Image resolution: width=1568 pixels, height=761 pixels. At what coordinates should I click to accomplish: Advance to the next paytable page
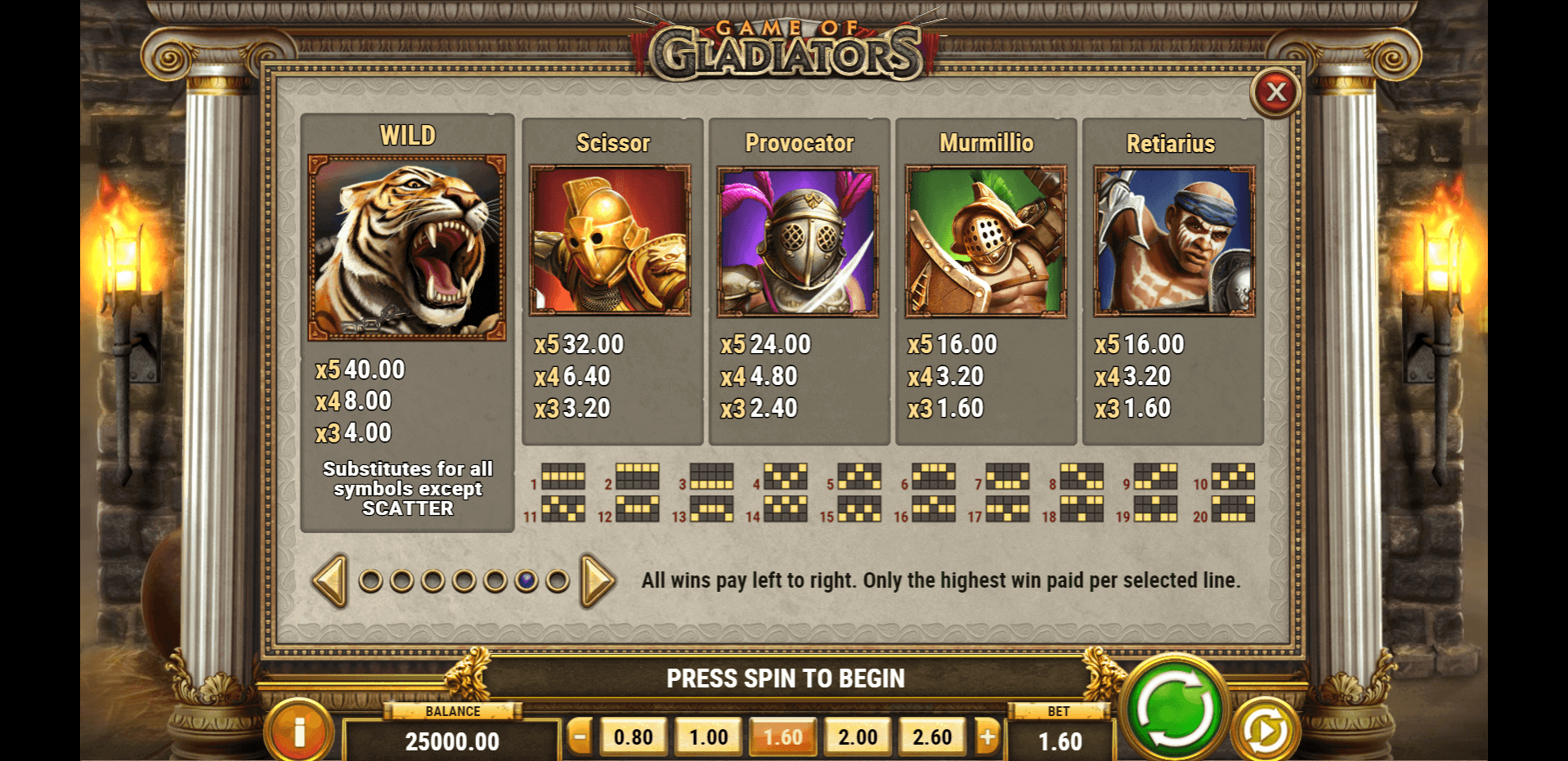pyautogui.click(x=597, y=580)
